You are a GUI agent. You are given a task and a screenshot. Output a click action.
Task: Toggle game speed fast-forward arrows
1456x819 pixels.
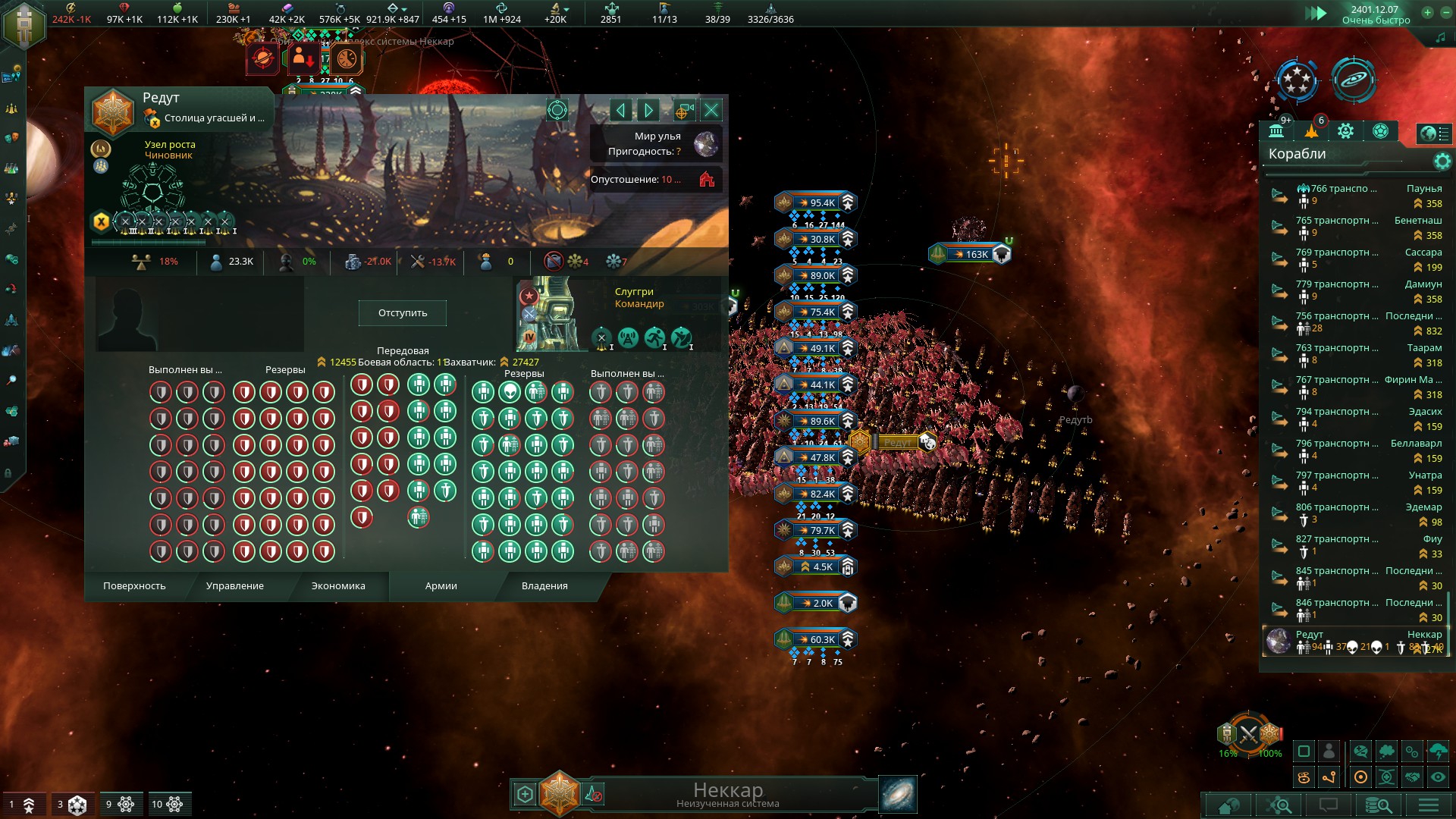click(1315, 13)
